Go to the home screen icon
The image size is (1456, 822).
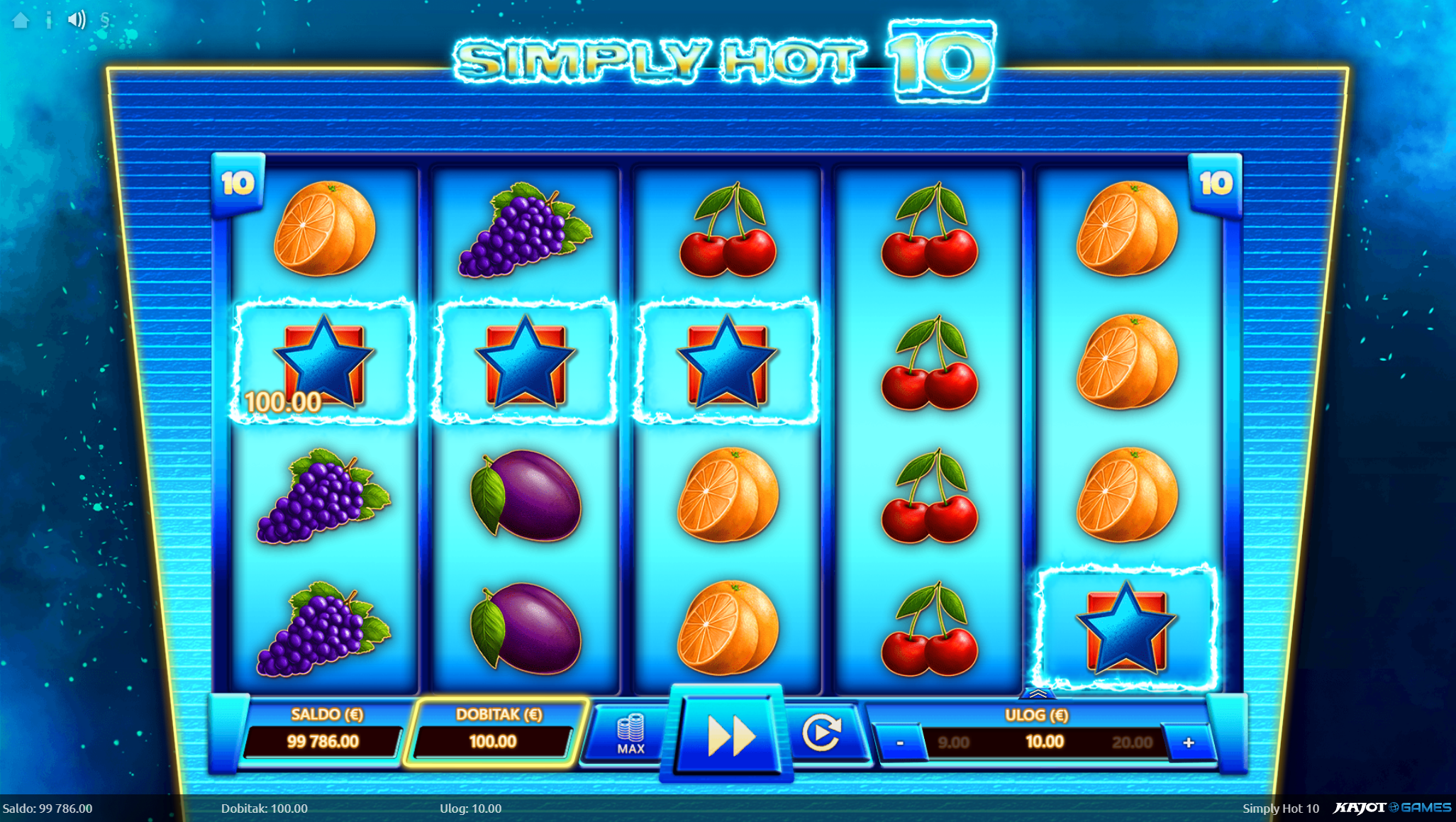click(x=21, y=20)
